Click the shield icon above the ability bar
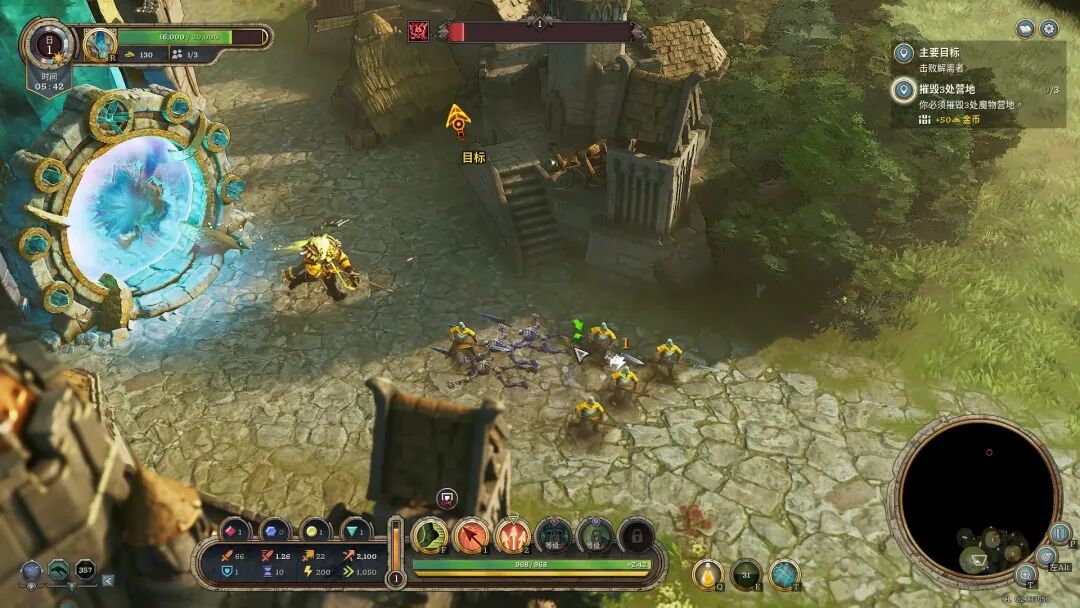Viewport: 1080px width, 608px height. click(x=447, y=498)
